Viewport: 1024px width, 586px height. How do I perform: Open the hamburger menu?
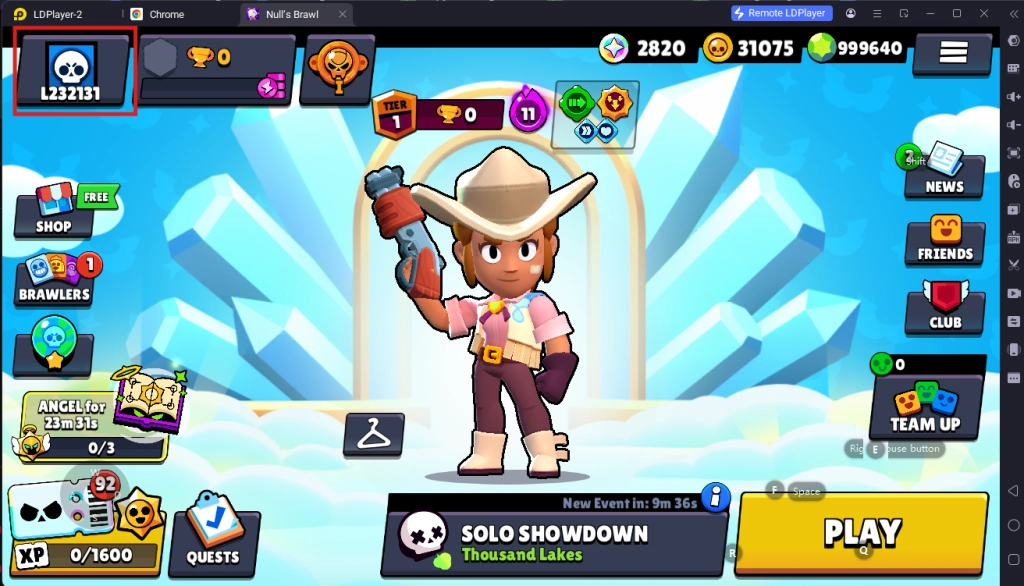[951, 51]
